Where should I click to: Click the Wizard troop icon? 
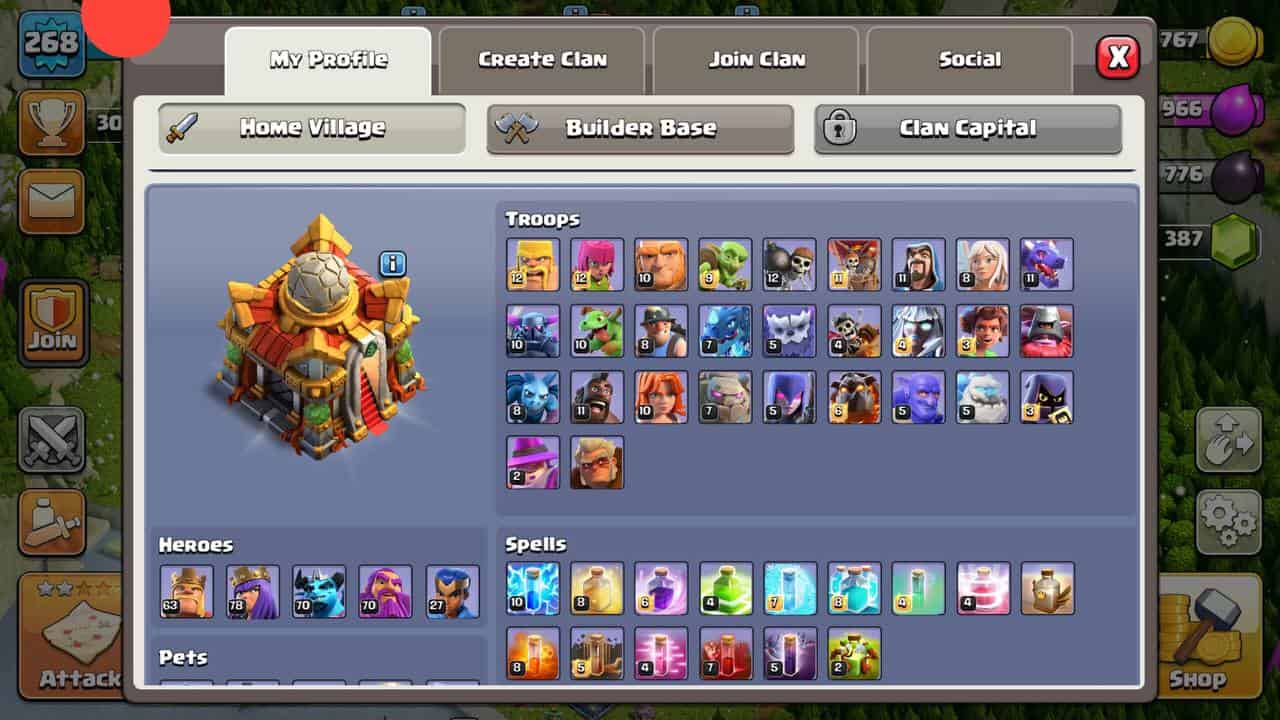point(918,265)
